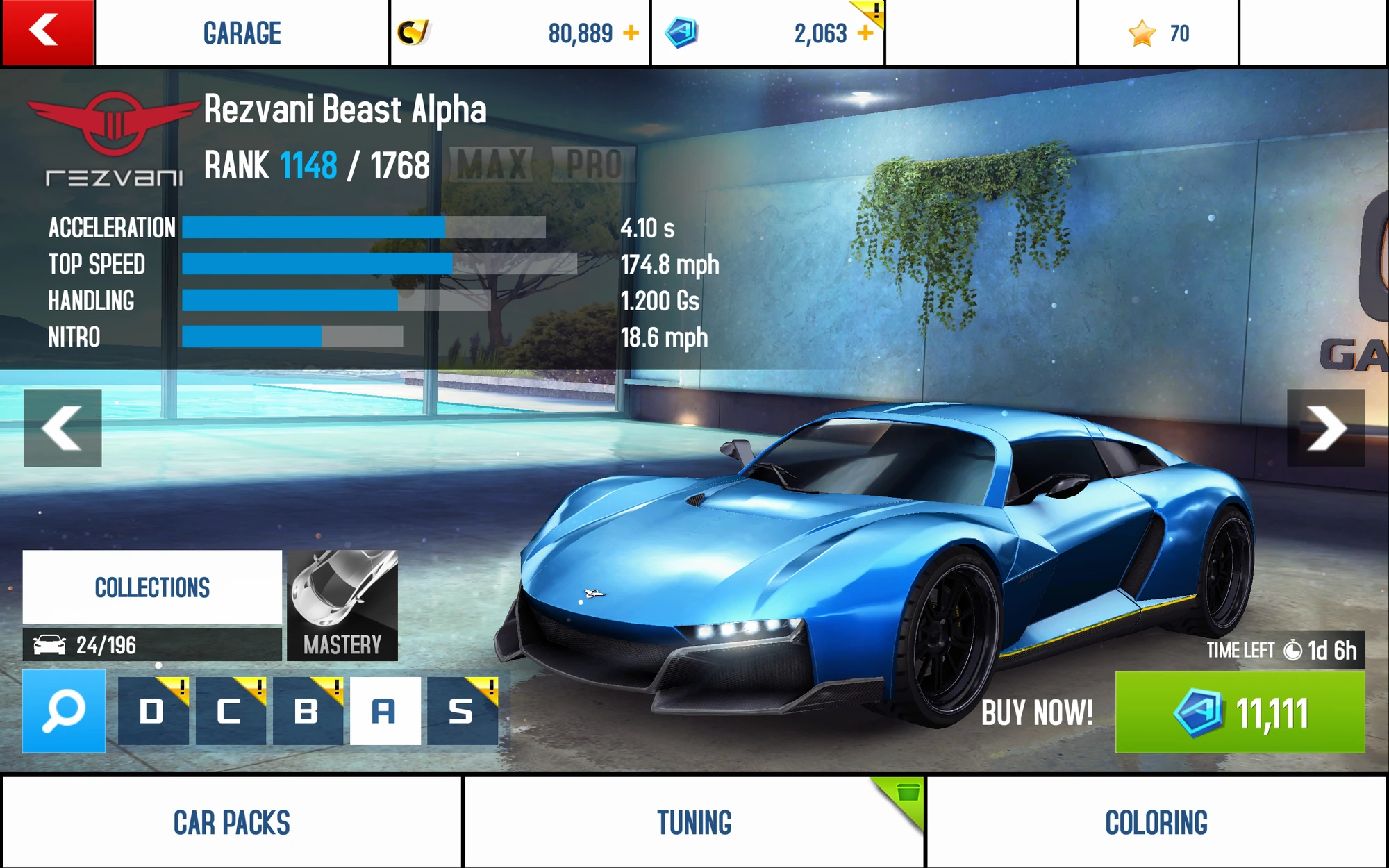
Task: Open the Collections panel
Action: pyautogui.click(x=152, y=587)
